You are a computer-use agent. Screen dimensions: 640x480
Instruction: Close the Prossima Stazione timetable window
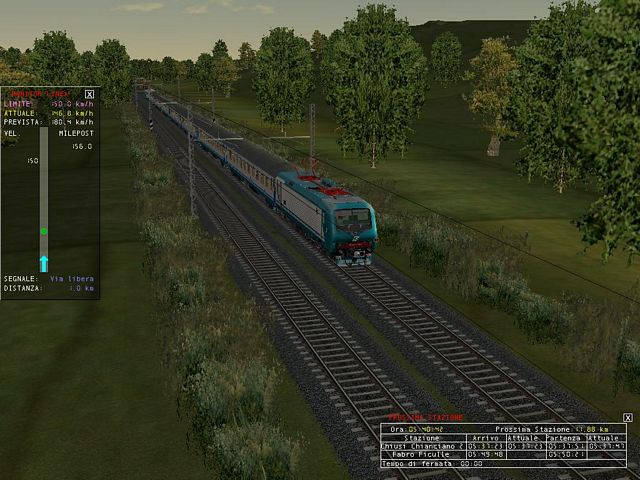(627, 417)
